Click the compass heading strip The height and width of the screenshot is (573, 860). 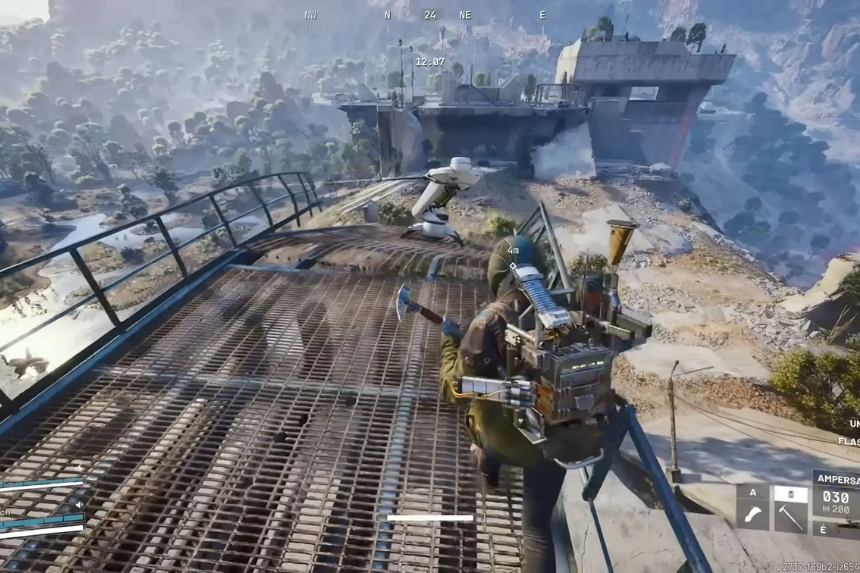coord(429,15)
